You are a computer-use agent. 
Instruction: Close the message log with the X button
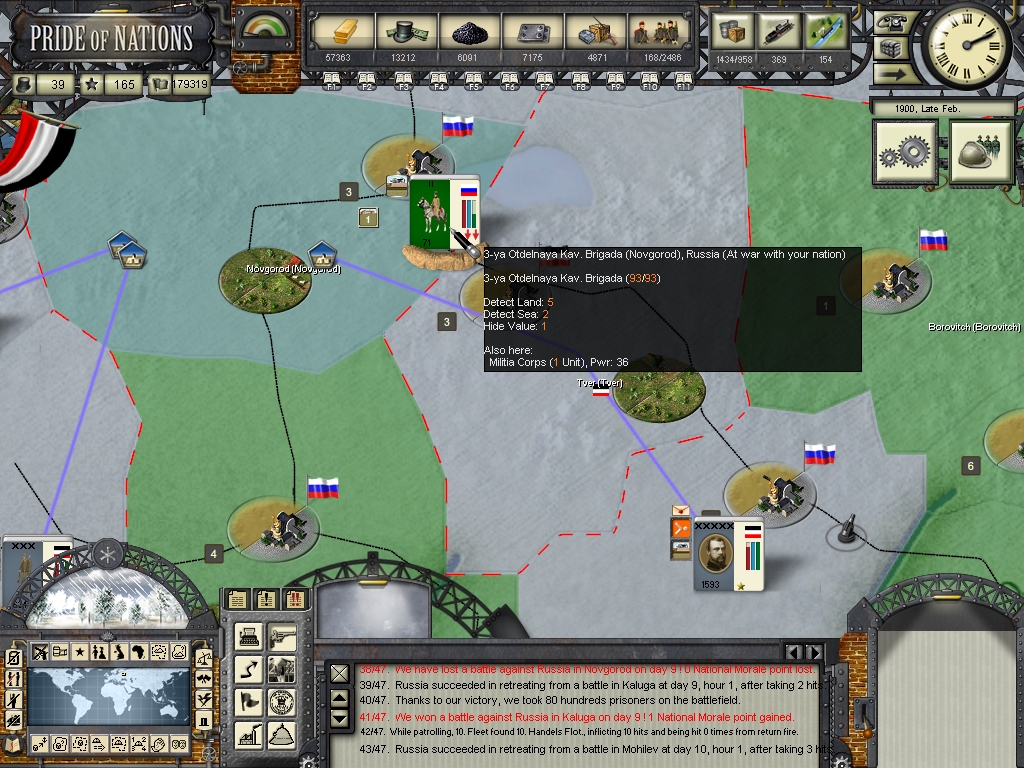tap(340, 673)
